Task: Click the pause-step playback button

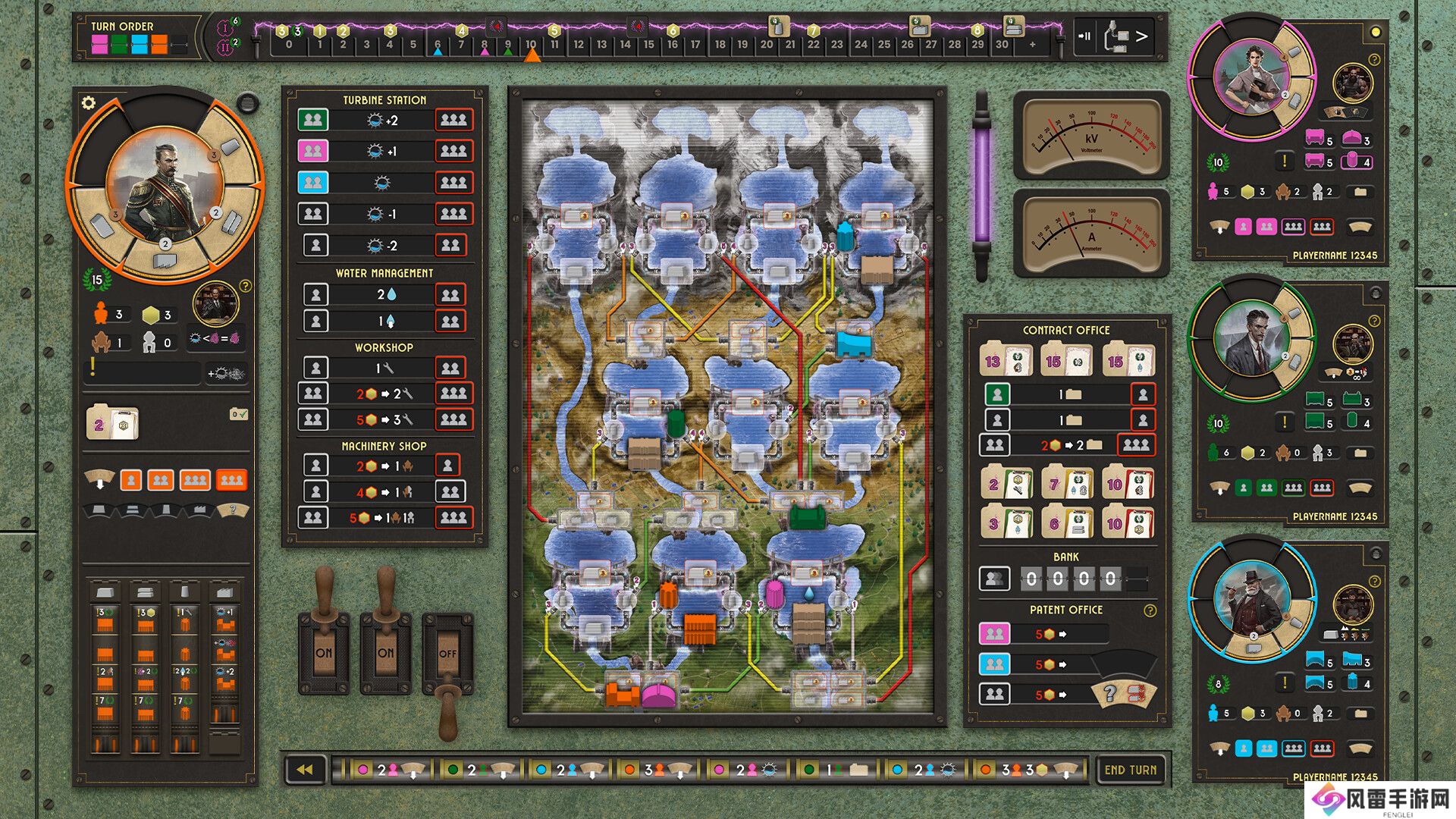Action: [x=1086, y=36]
